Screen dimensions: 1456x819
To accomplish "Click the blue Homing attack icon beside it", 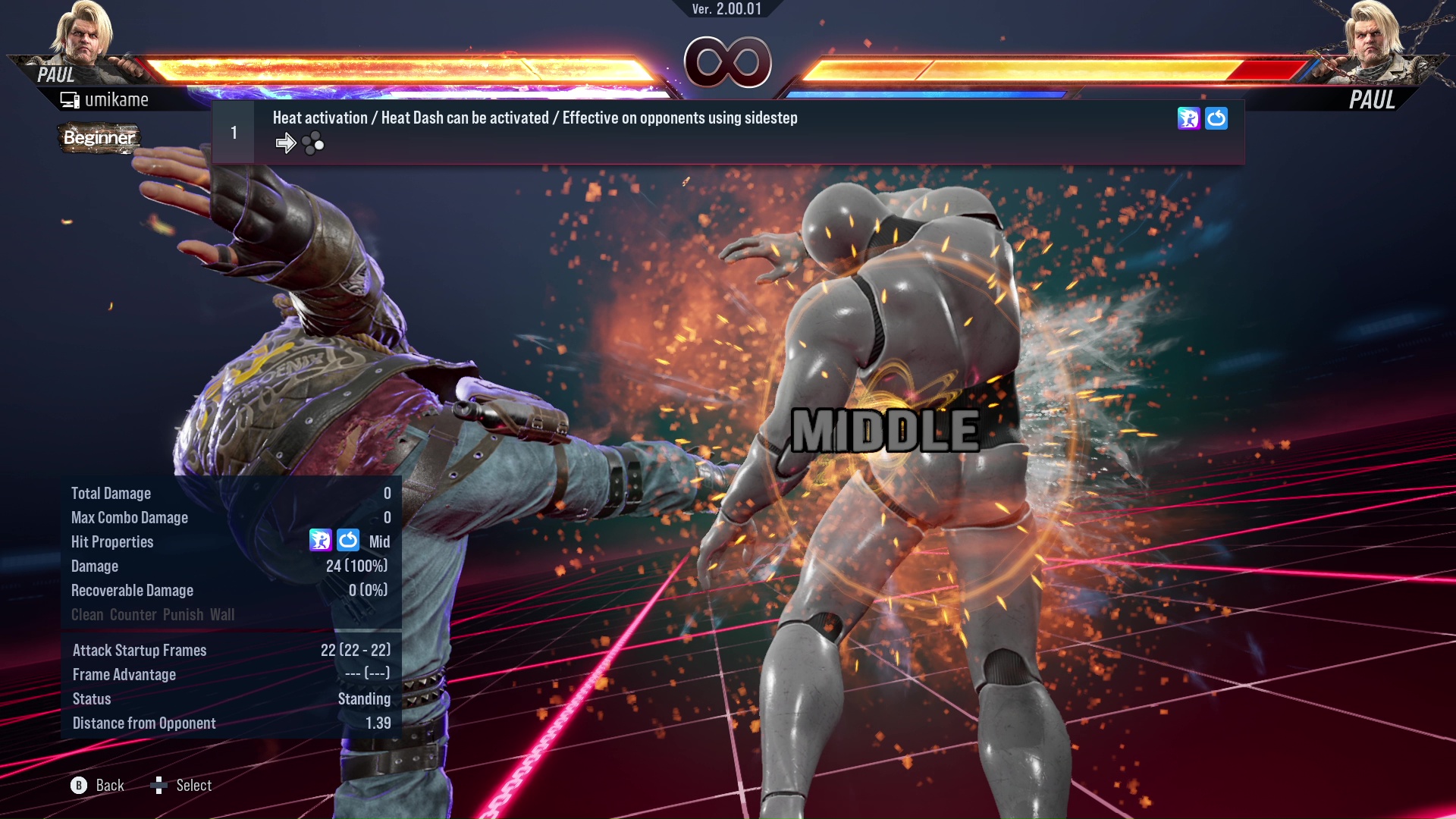I will (x=1216, y=118).
